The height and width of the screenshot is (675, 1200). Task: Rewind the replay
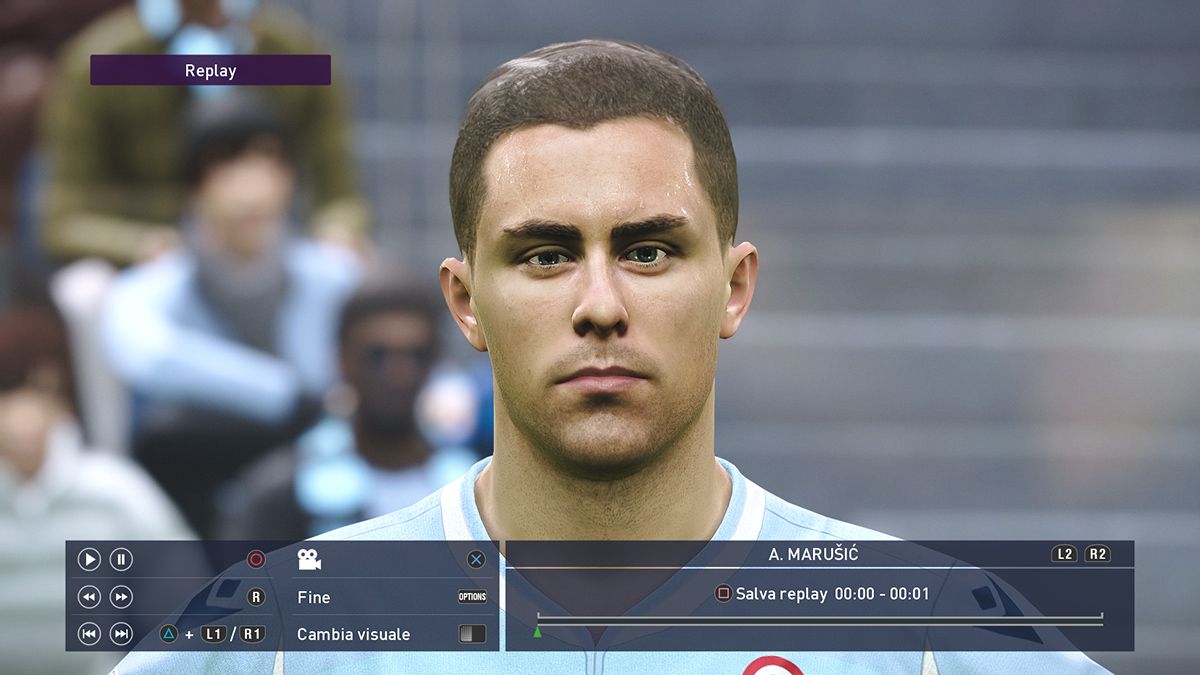(89, 597)
